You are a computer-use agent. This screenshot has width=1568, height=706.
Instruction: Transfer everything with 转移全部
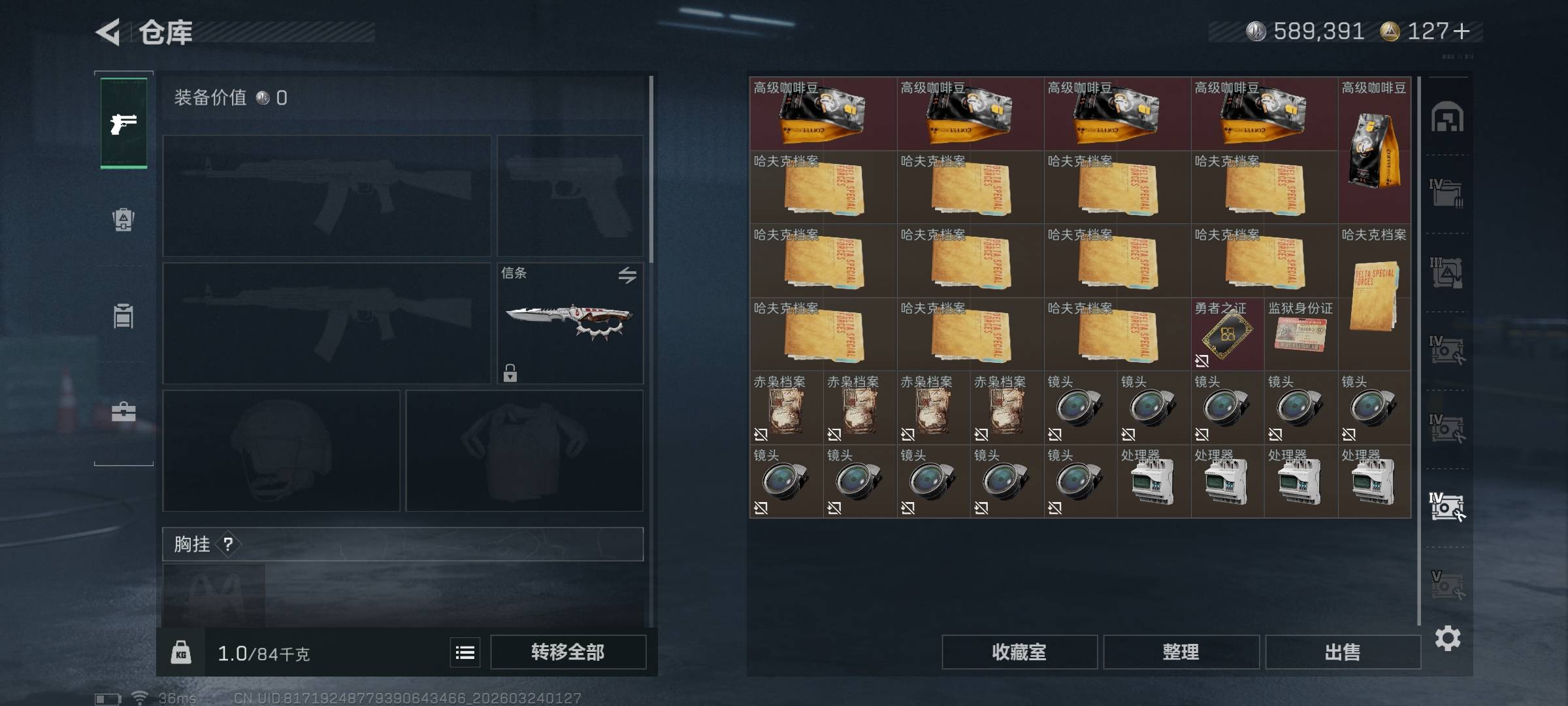[568, 652]
